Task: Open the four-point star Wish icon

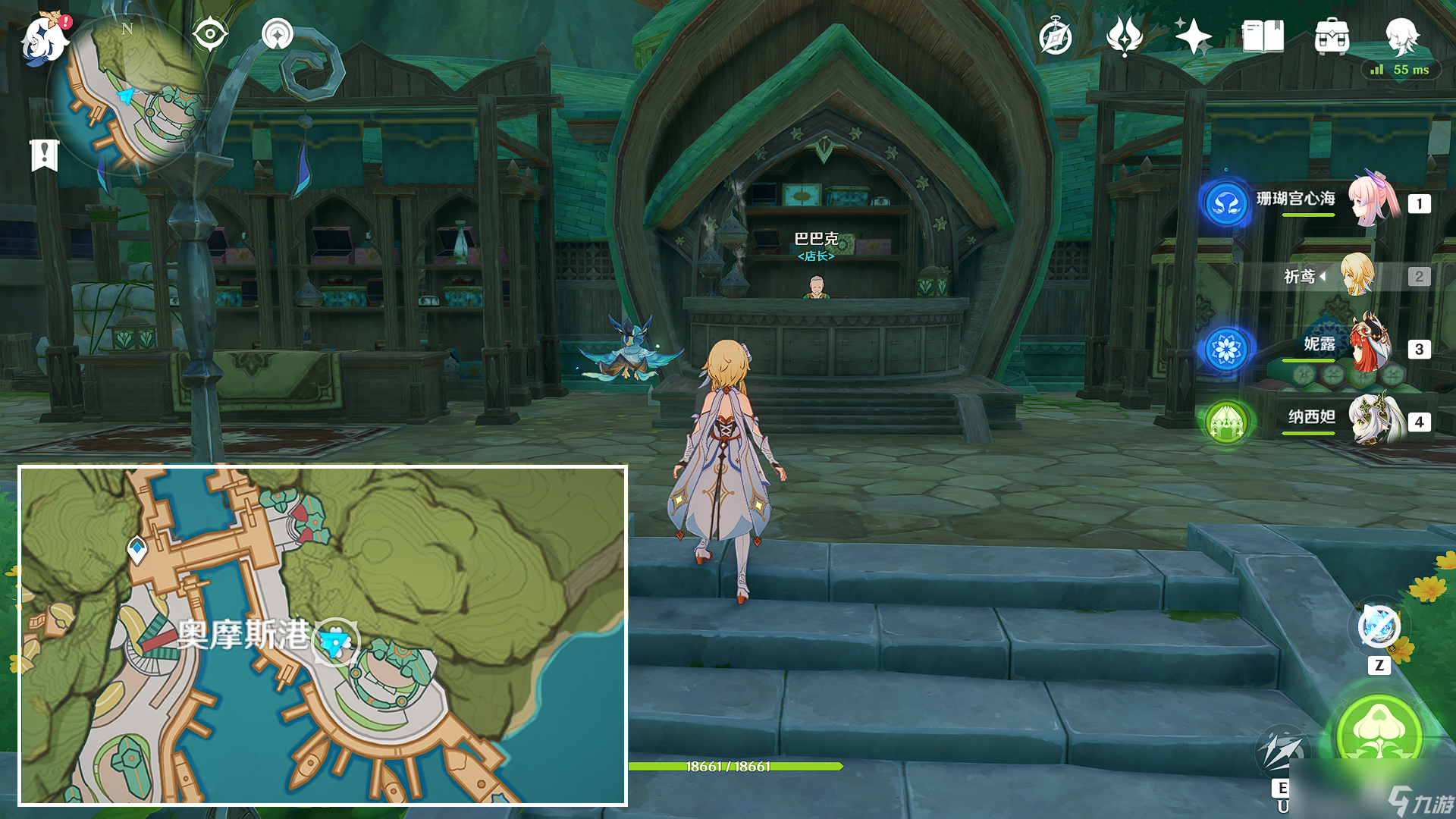Action: click(1193, 36)
